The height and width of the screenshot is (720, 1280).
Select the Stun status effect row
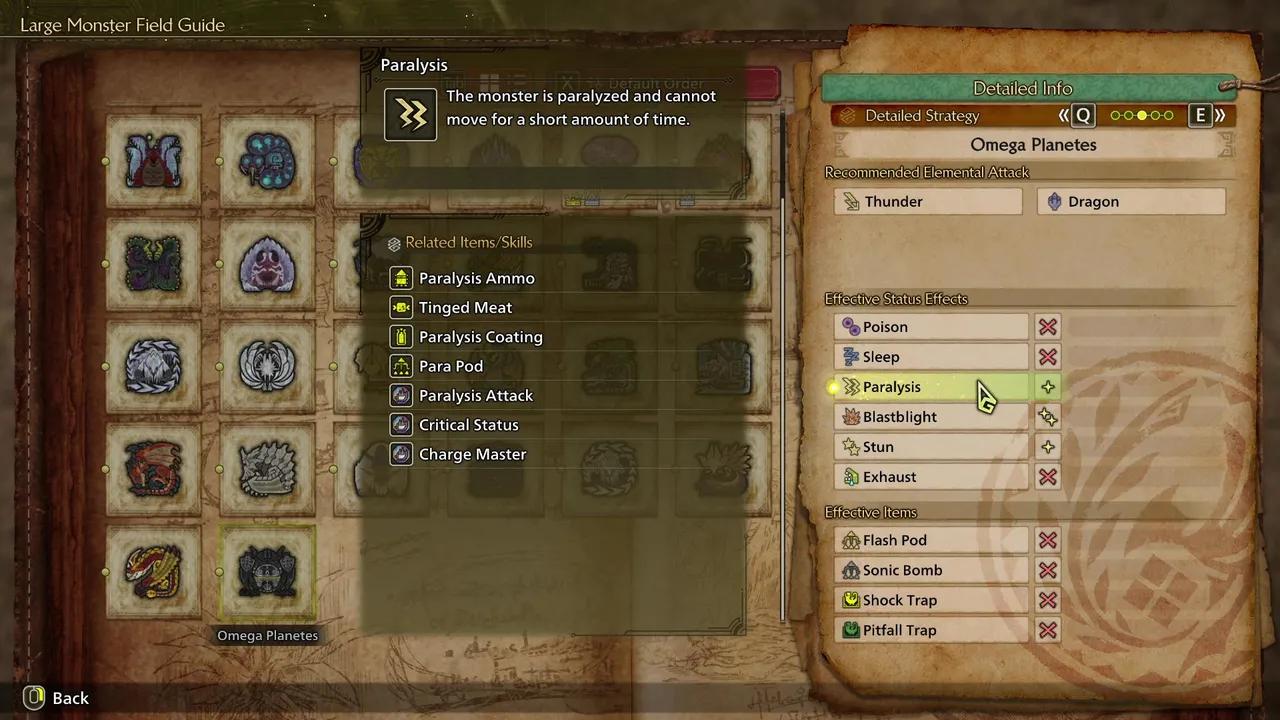pyautogui.click(x=930, y=447)
